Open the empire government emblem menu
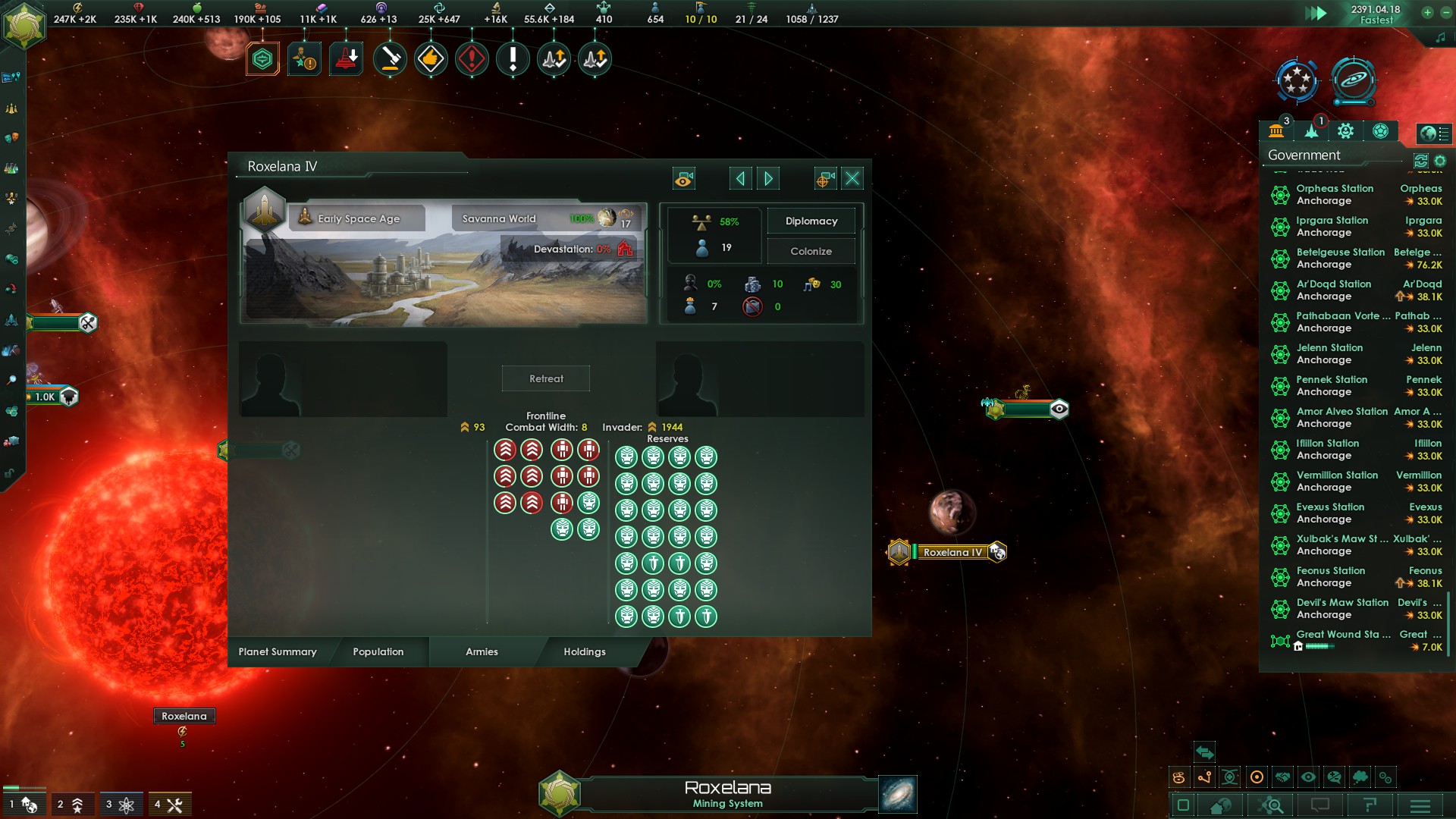This screenshot has width=1456, height=819. point(24,24)
